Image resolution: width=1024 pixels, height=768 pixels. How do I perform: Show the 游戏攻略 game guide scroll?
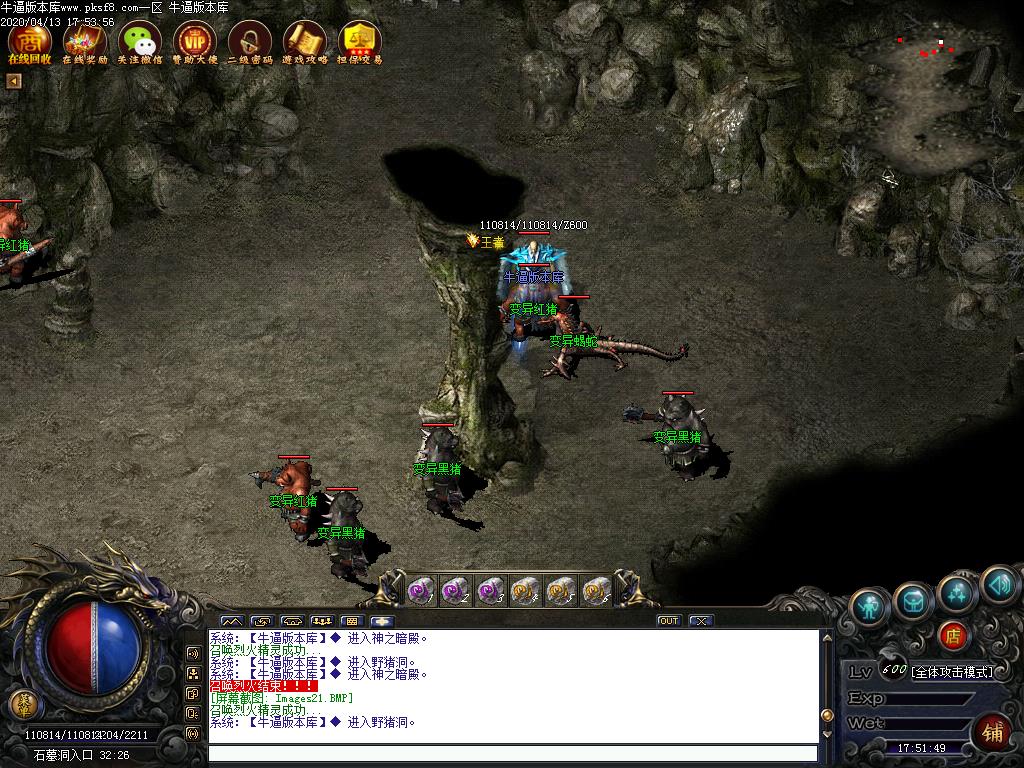pos(304,41)
